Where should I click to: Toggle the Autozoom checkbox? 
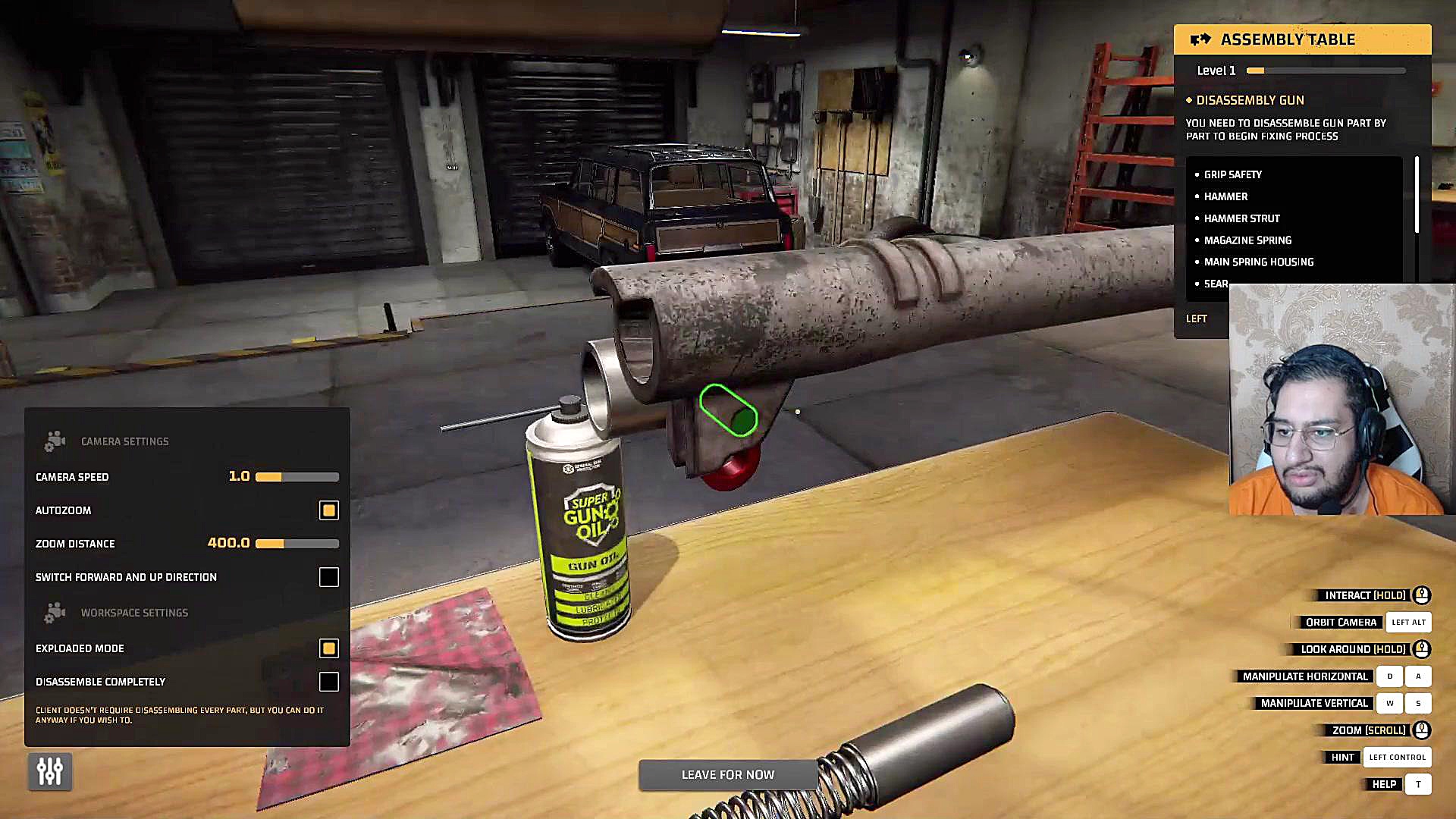[x=328, y=510]
